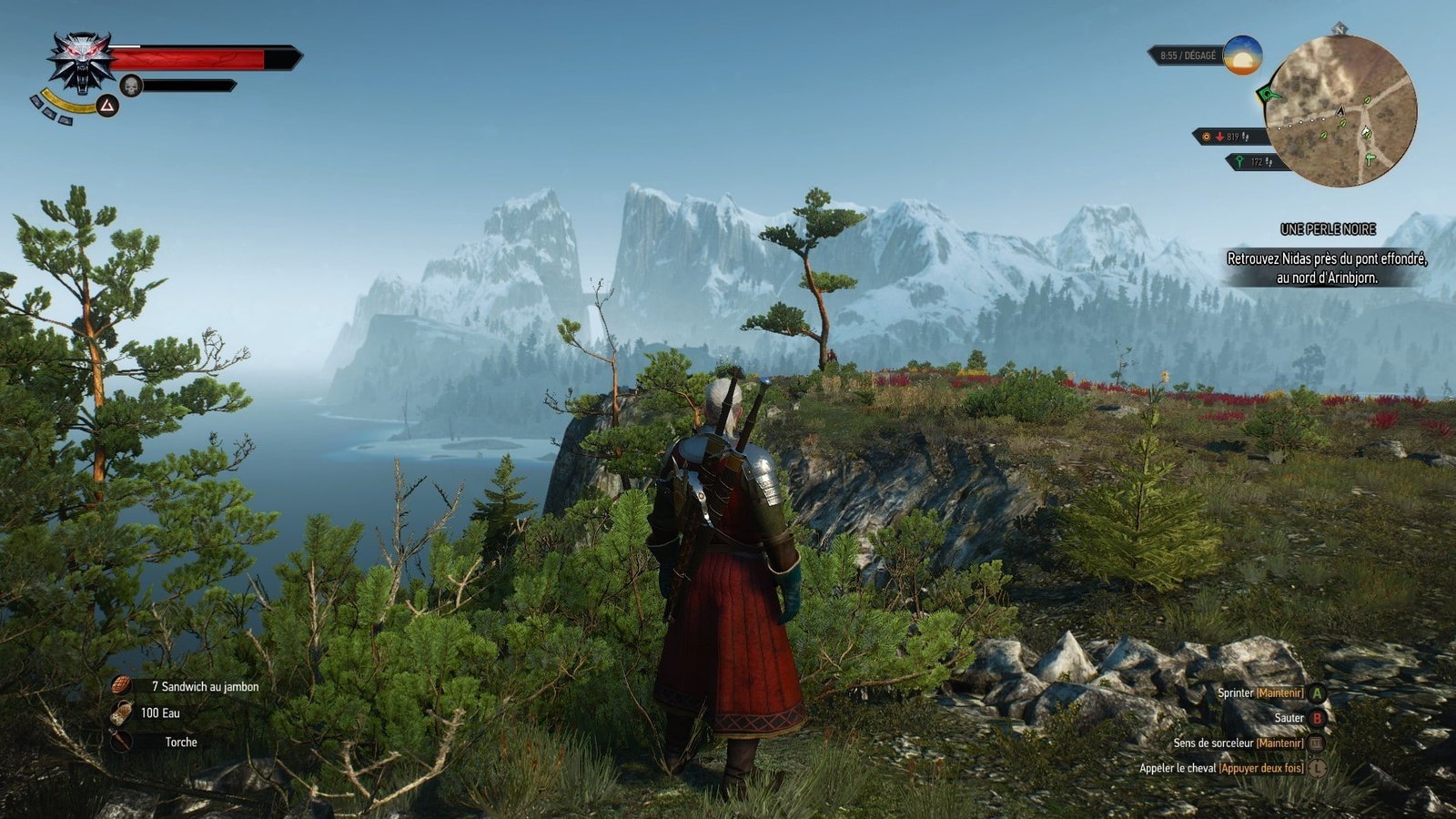Viewport: 1456px width, 819px height.
Task: Click the water bottle item icon
Action: [121, 713]
